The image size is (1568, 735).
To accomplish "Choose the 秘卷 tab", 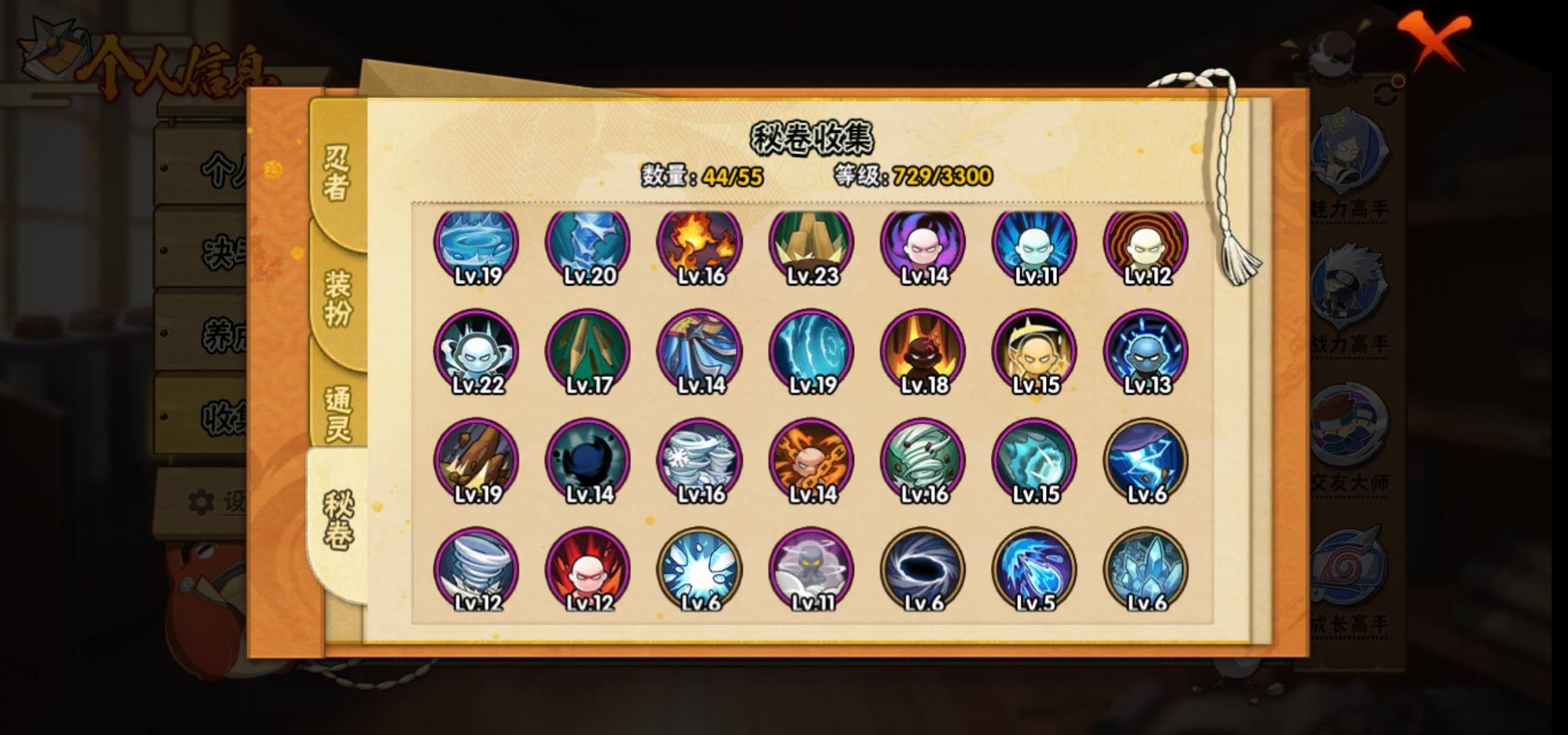I will (338, 521).
